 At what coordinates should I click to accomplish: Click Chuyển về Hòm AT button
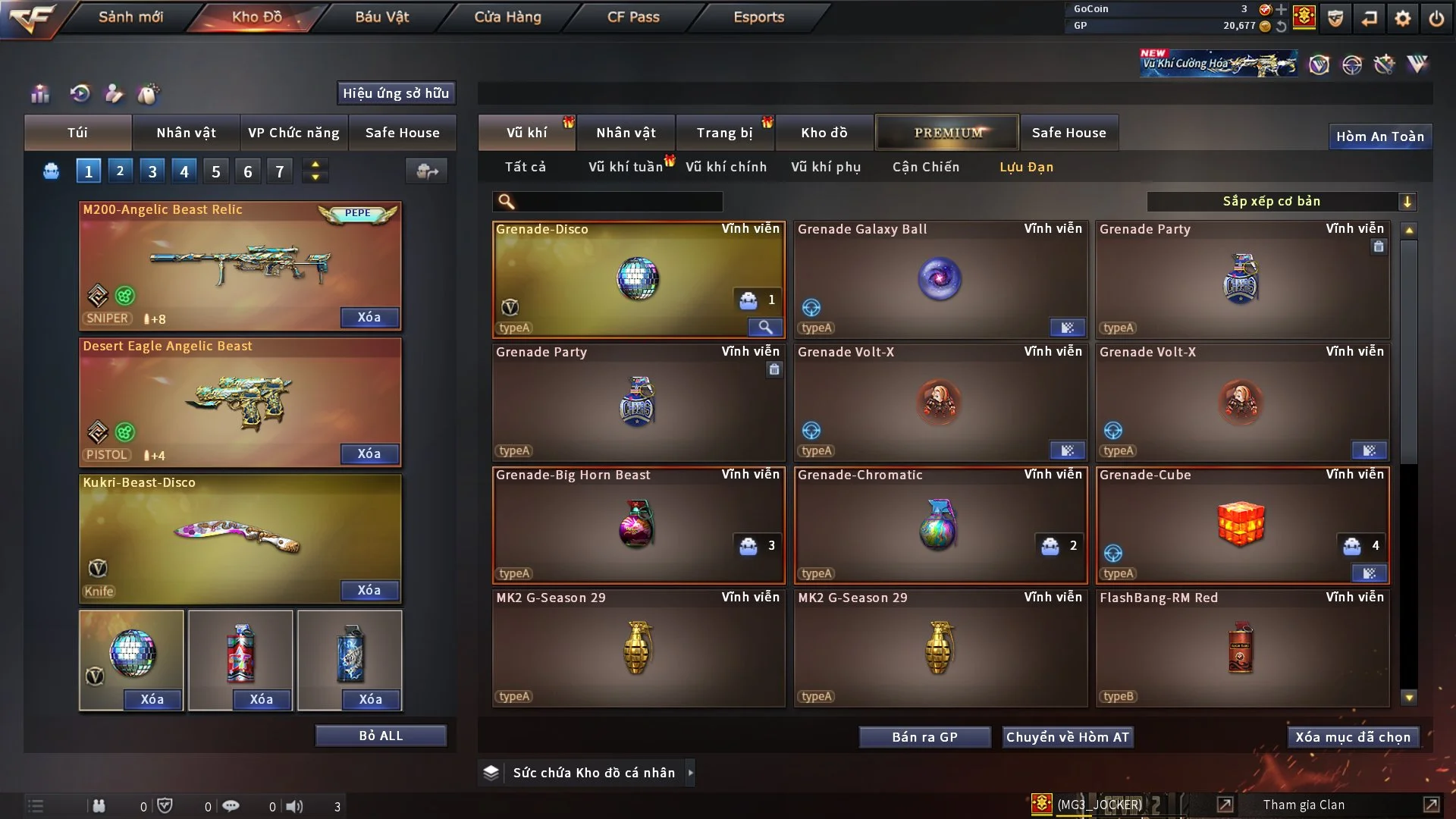[x=1068, y=737]
